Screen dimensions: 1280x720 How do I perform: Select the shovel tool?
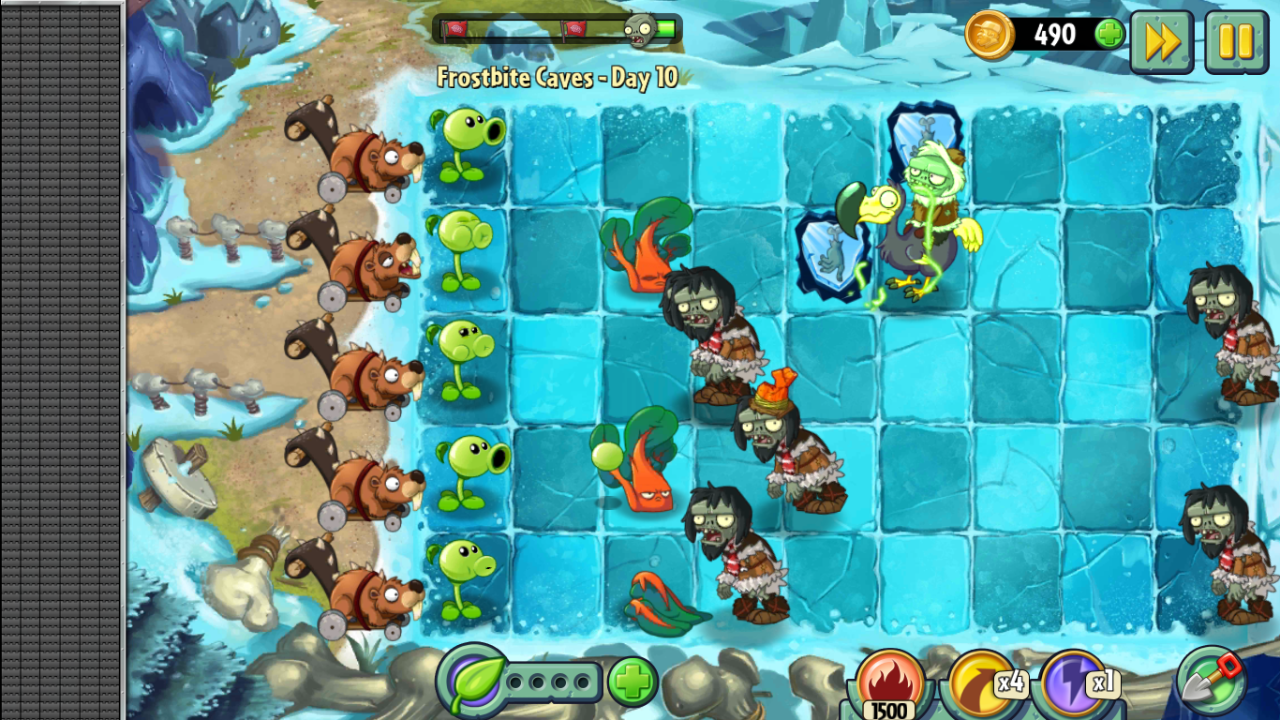click(x=1211, y=680)
